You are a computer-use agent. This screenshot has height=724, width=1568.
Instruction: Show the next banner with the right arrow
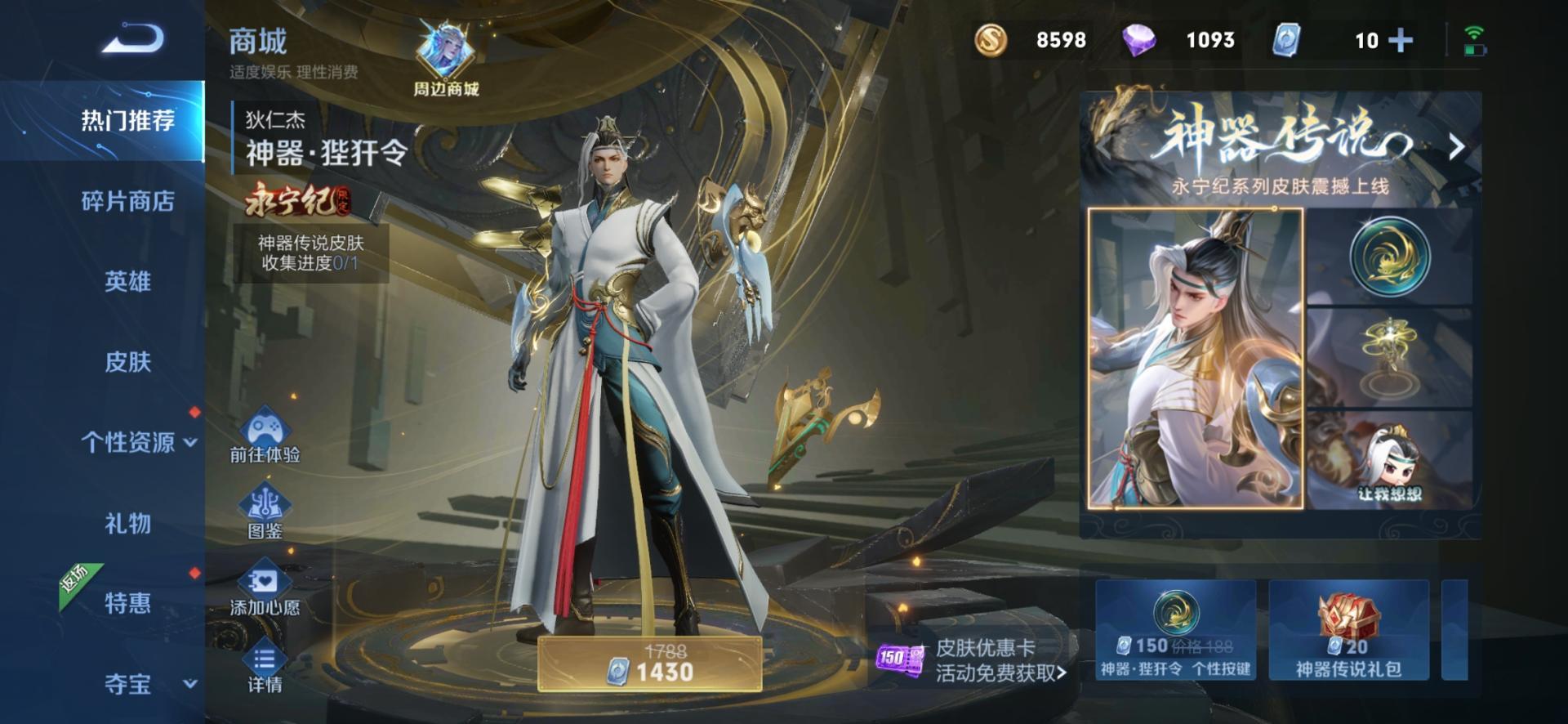point(1456,148)
